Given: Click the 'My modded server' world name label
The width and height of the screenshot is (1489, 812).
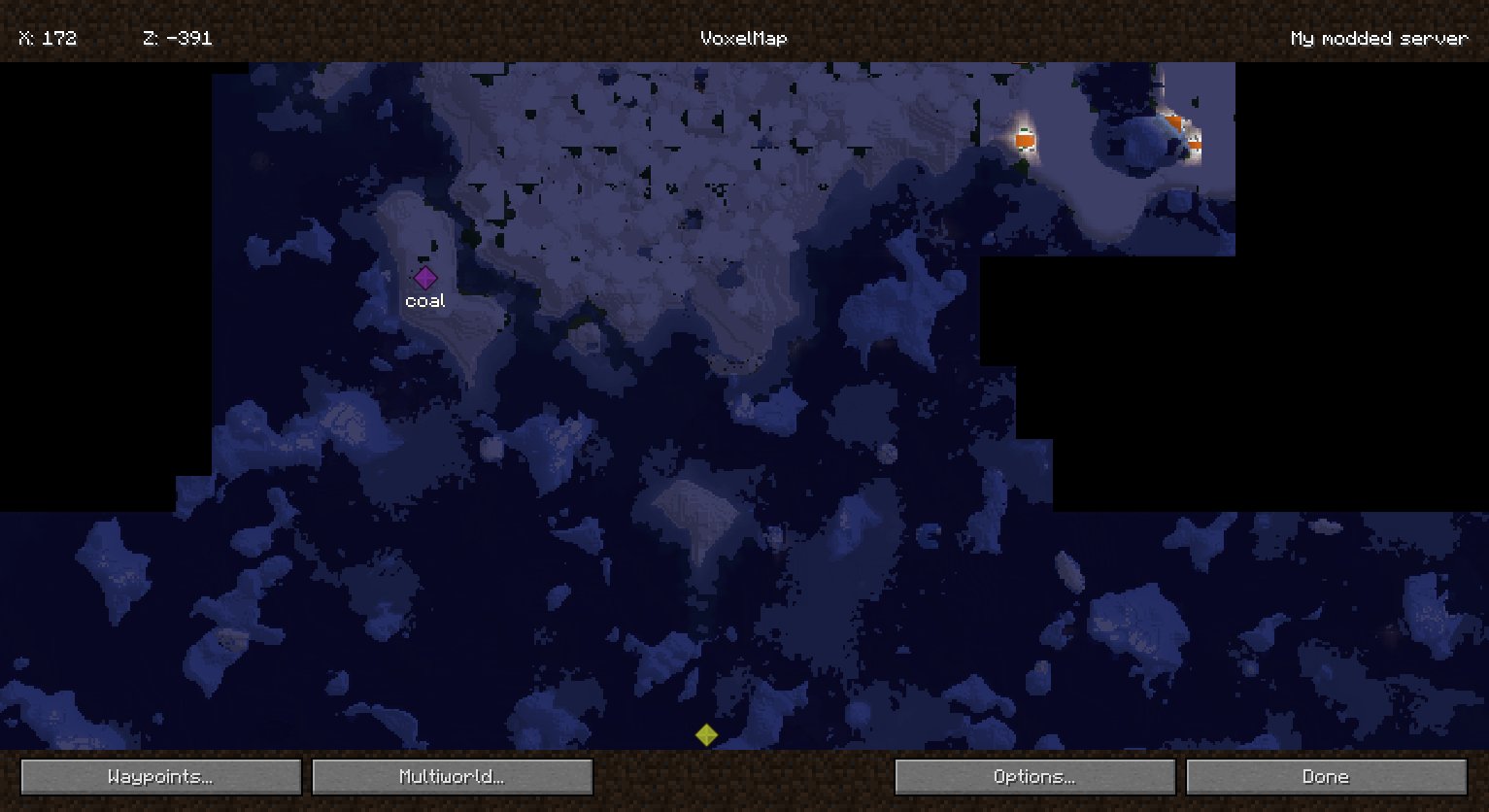Looking at the screenshot, I should 1378,38.
